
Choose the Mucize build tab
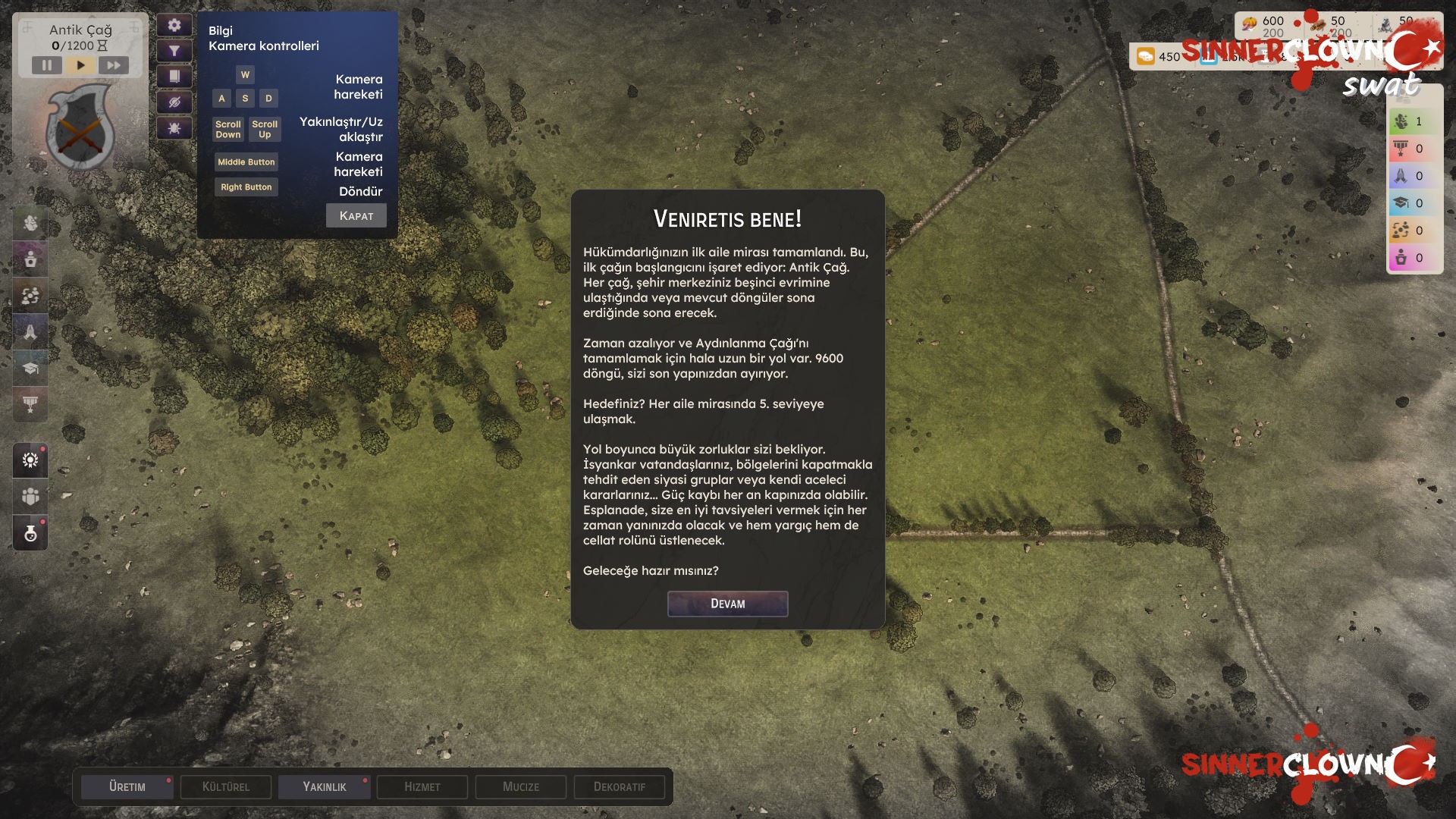[521, 787]
